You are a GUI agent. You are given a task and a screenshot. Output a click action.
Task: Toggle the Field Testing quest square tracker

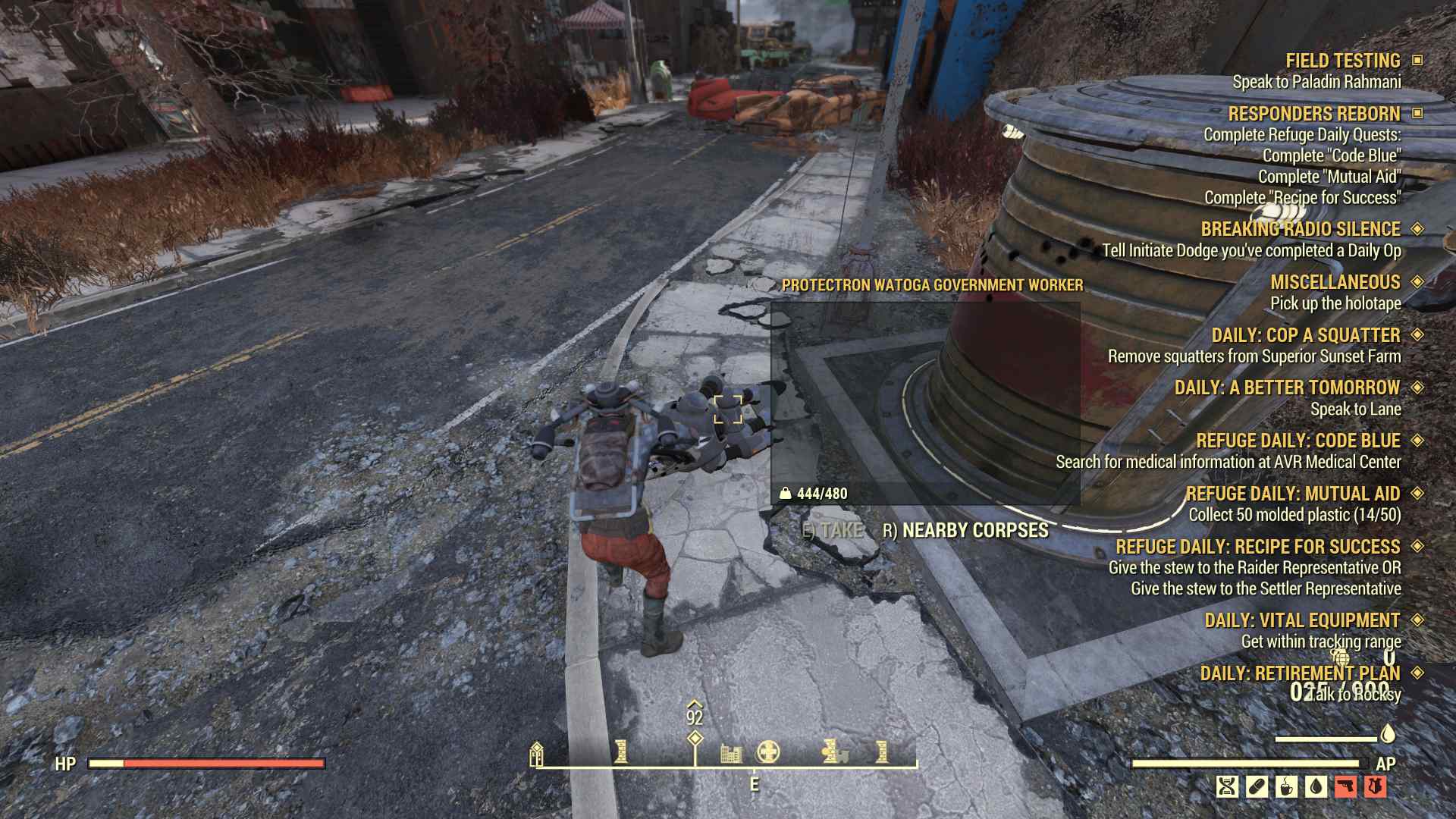click(x=1419, y=61)
